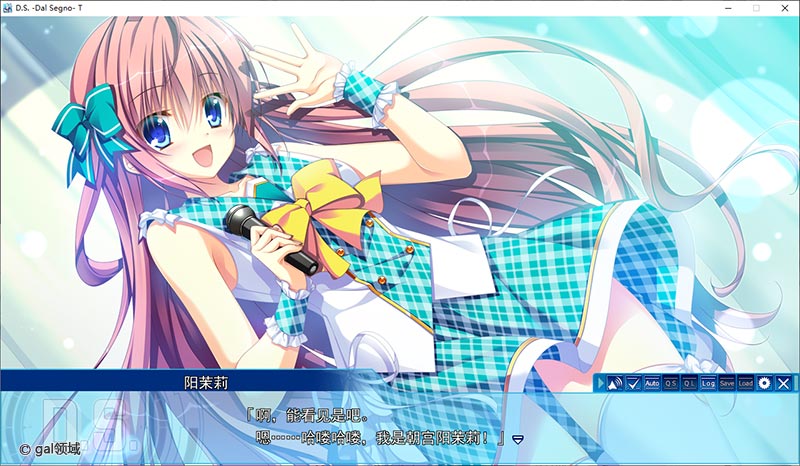
Task: Open the dialogue Log
Action: pyautogui.click(x=708, y=383)
